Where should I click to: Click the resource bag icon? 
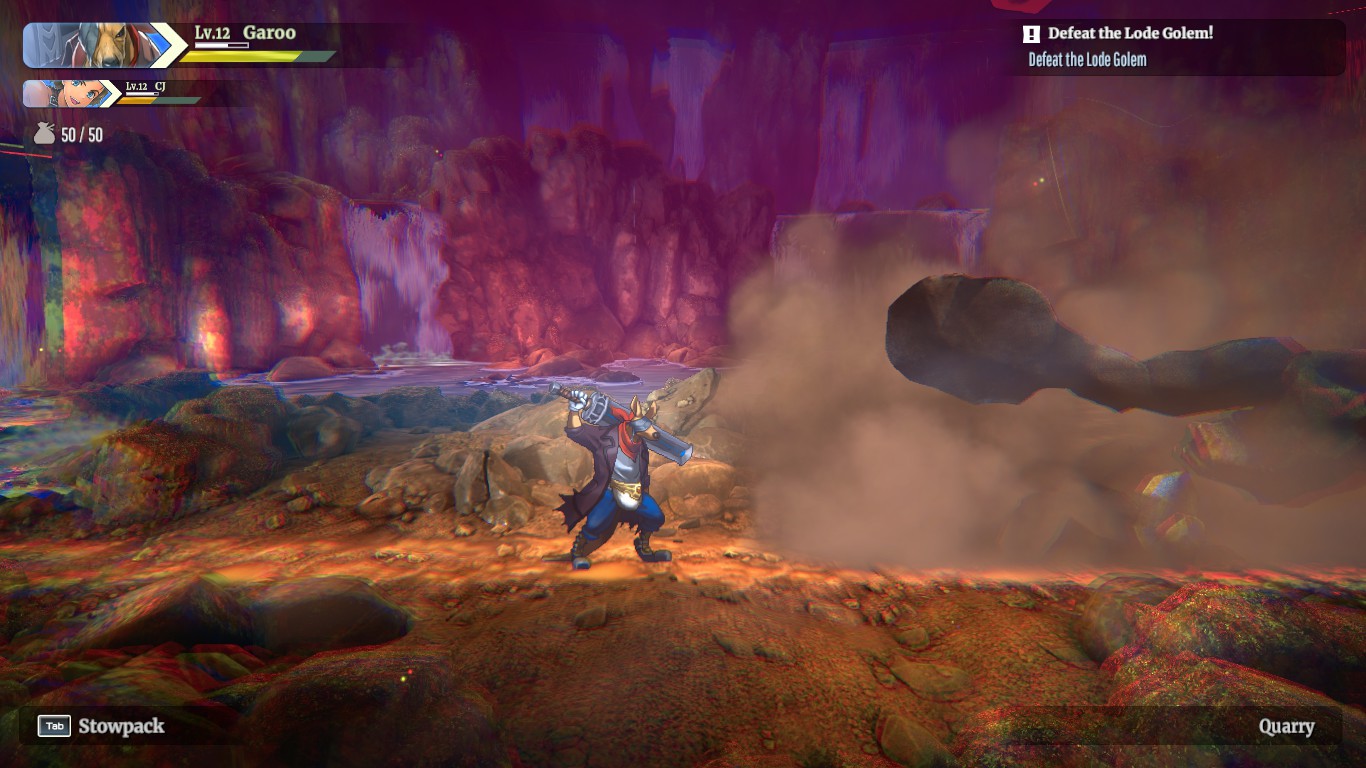click(44, 134)
